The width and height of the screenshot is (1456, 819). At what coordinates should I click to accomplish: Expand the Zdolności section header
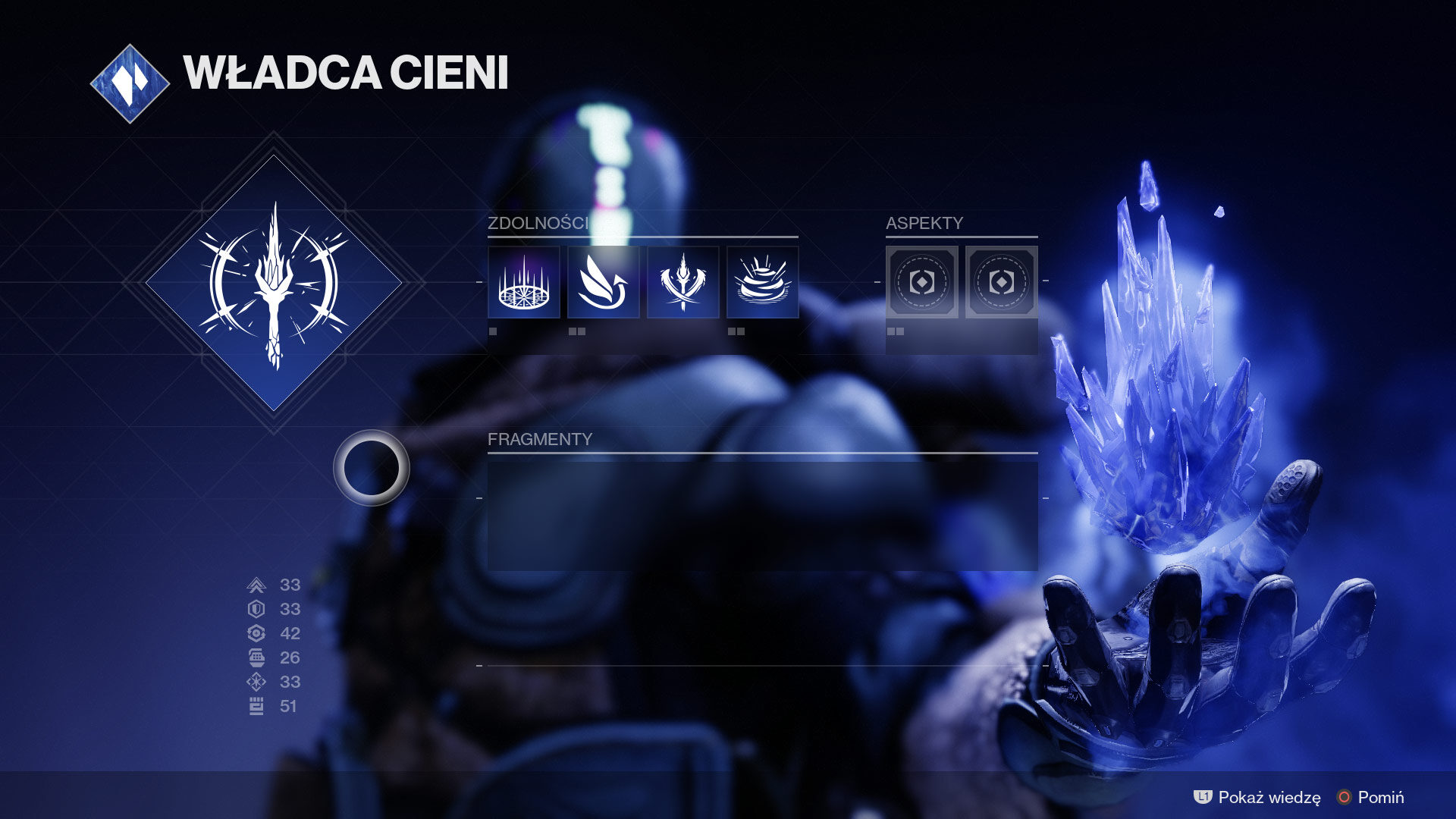pos(538,224)
